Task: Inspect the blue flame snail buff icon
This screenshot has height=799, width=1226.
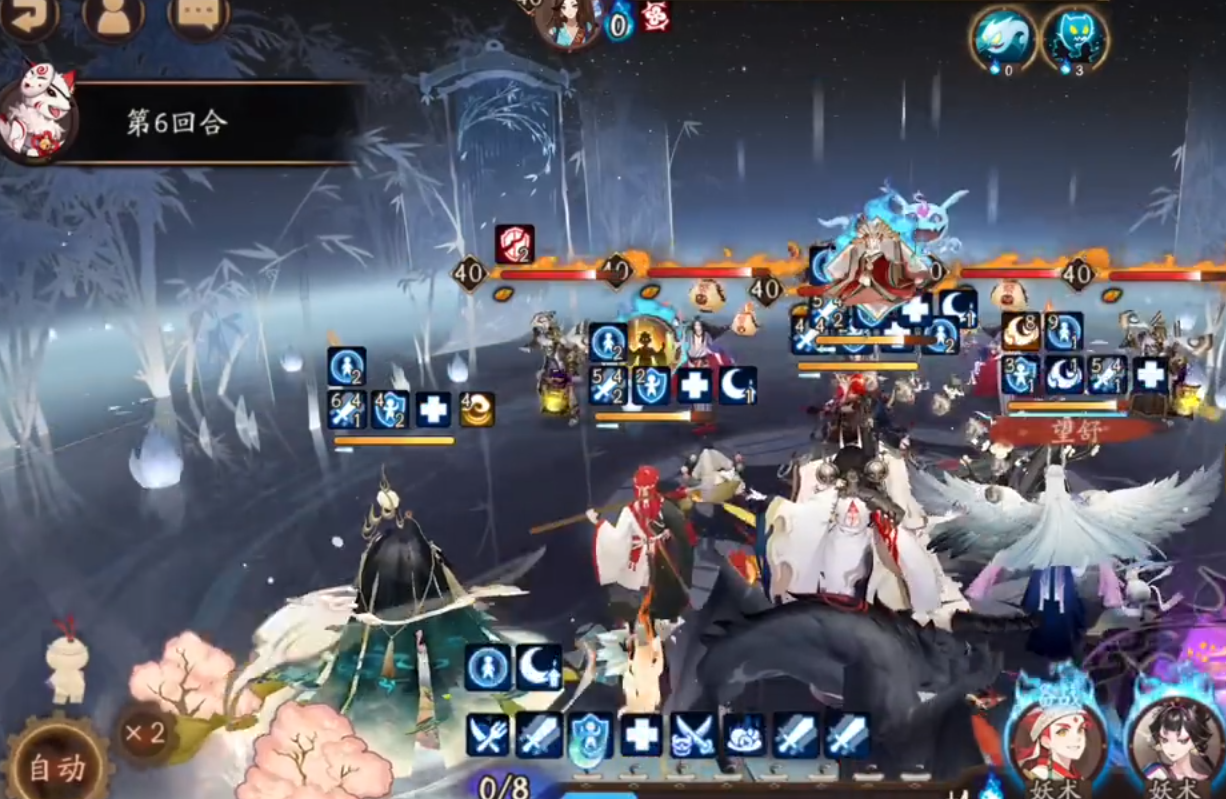Action: (744, 735)
